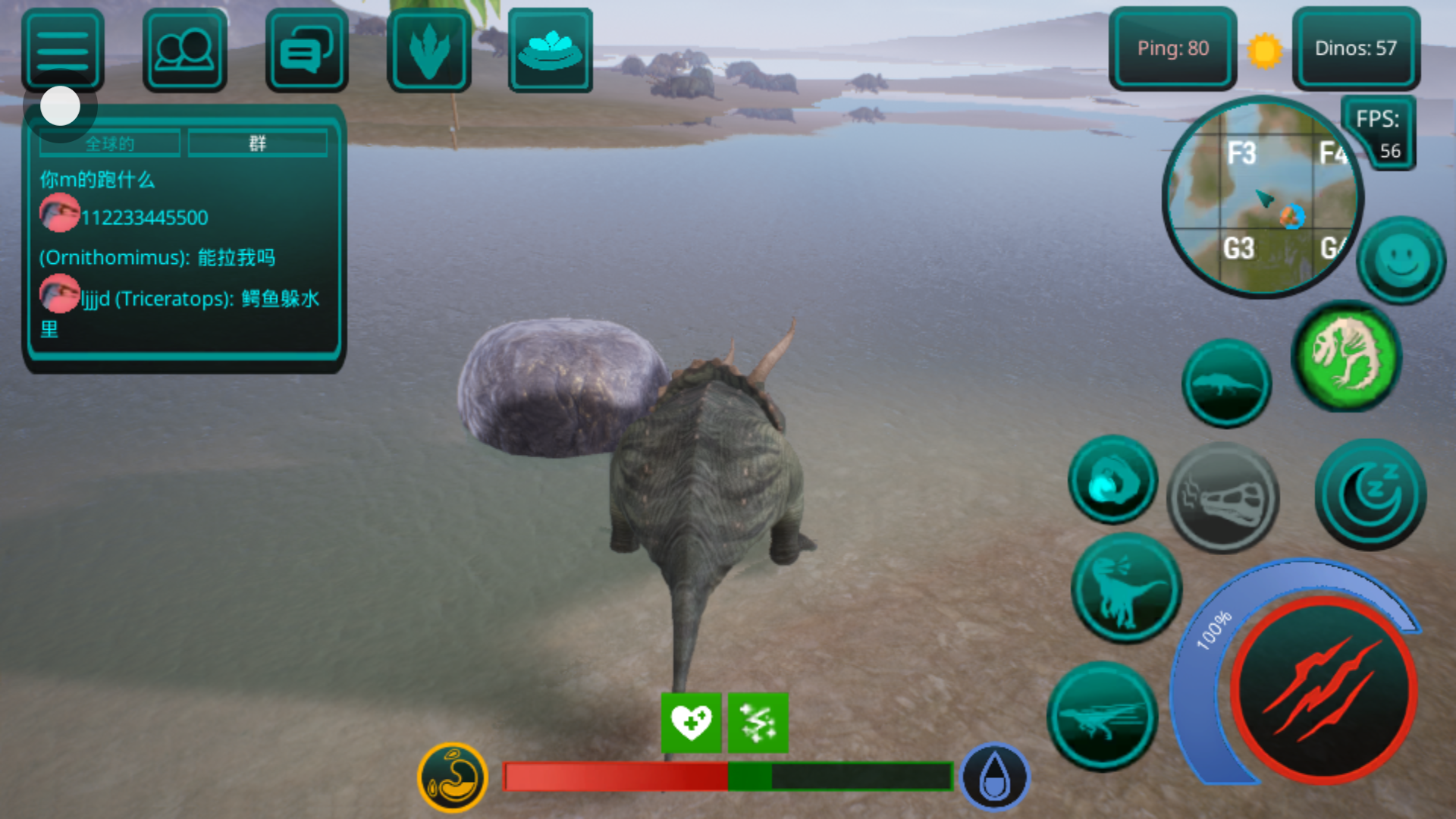Viewport: 1456px width, 819px height.
Task: Open the dinosaur footprint menu
Action: [x=428, y=50]
